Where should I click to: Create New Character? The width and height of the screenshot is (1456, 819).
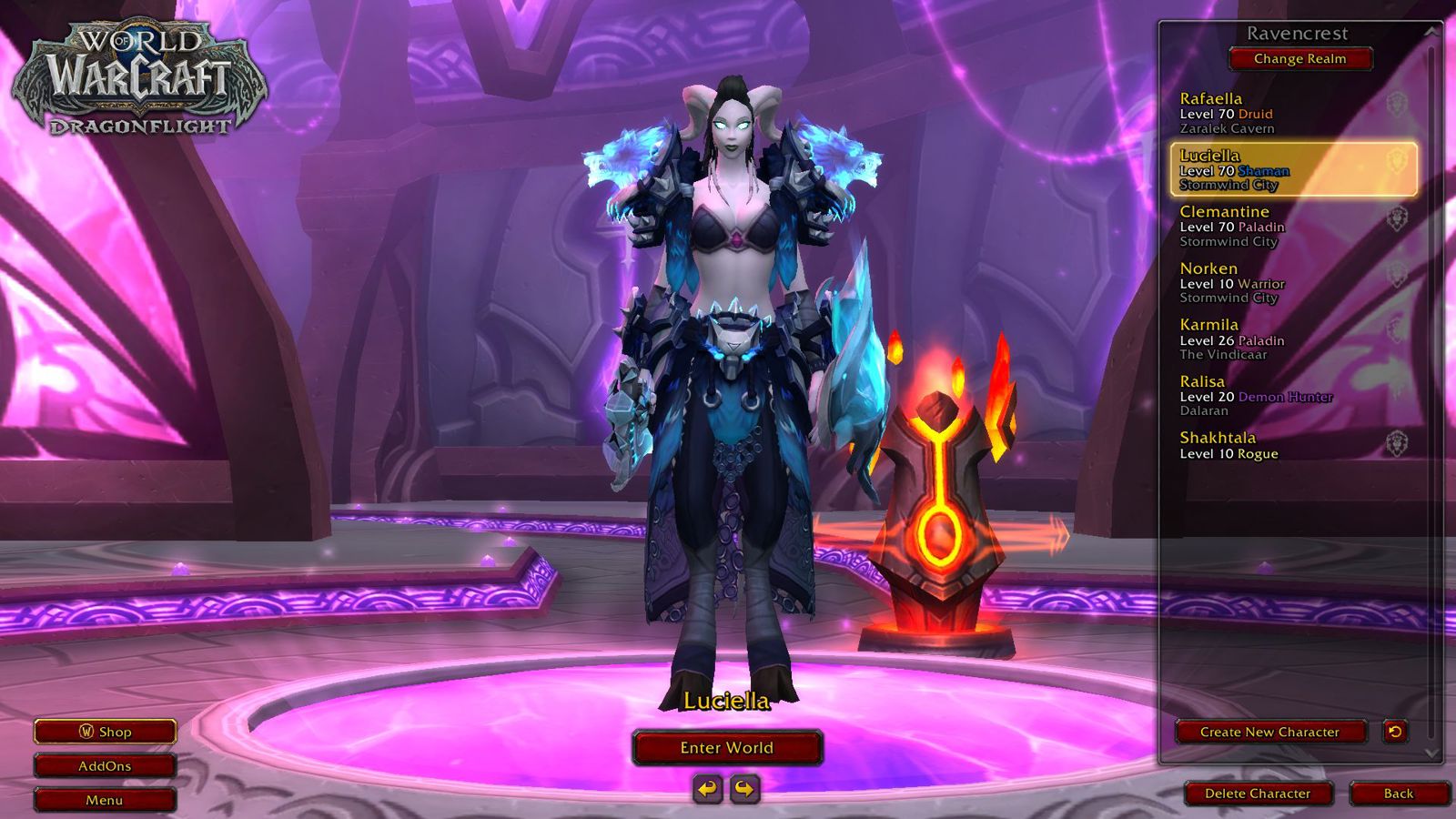pos(1269,732)
